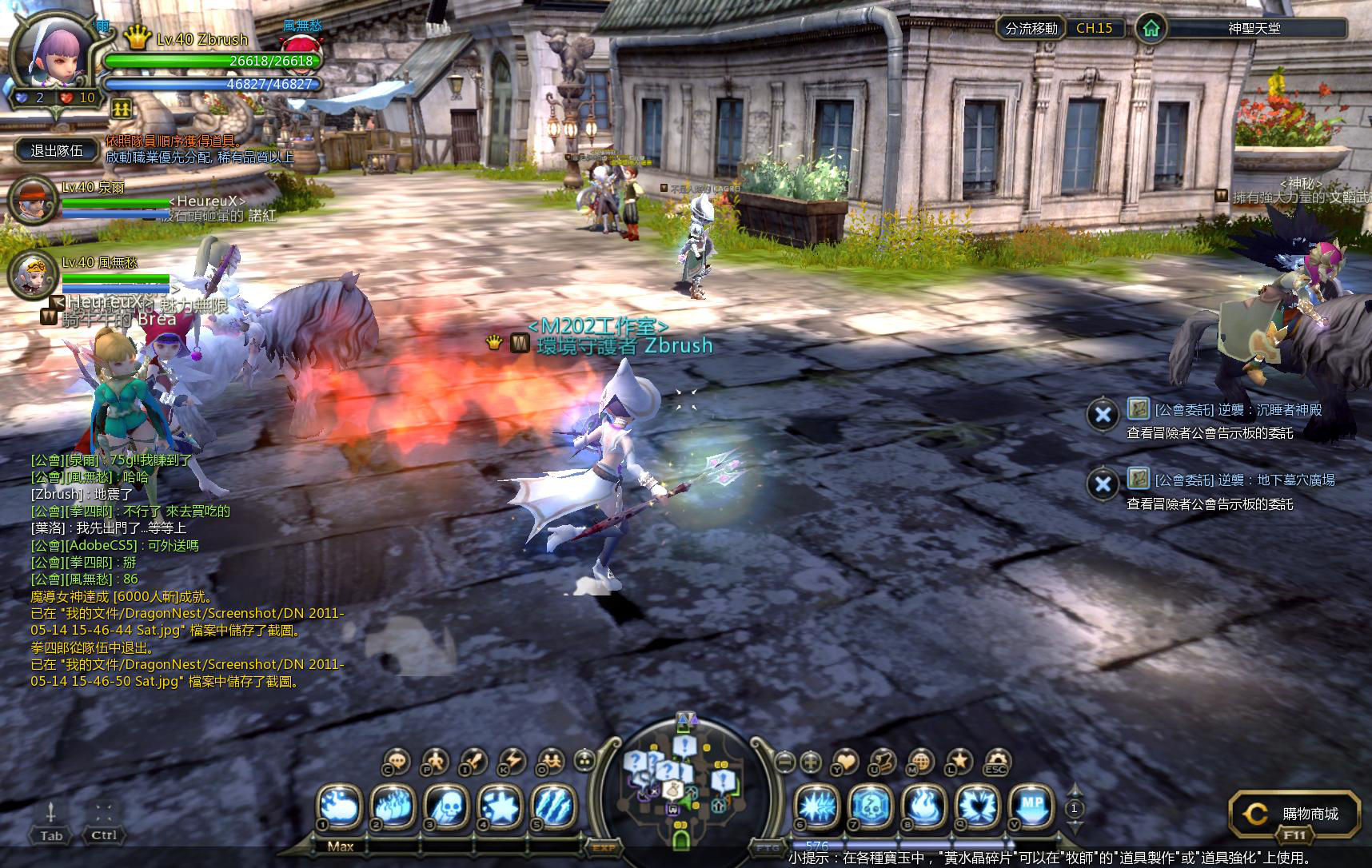Open the 分流移動 channel move option
This screenshot has height=868, width=1372.
[1031, 29]
